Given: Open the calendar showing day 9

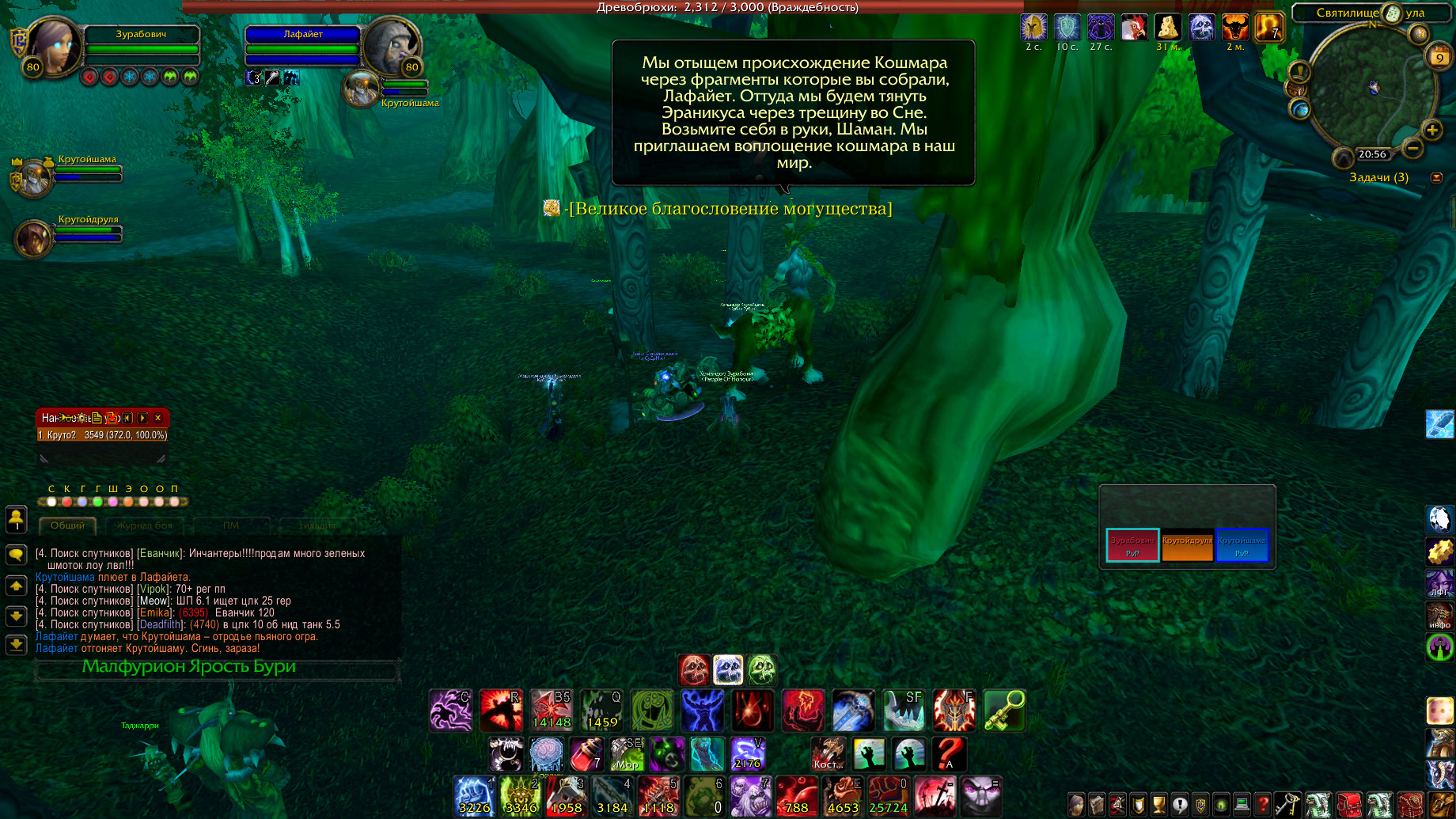Looking at the screenshot, I should tap(1439, 57).
